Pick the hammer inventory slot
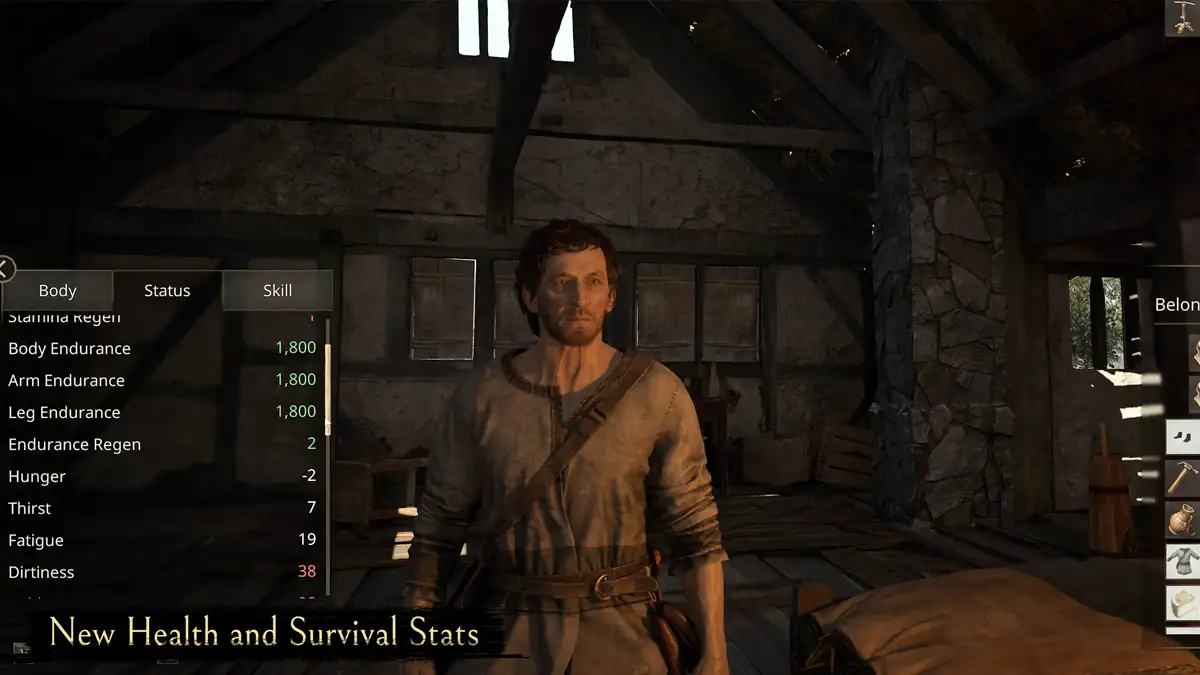The width and height of the screenshot is (1200, 675). pyautogui.click(x=1182, y=478)
